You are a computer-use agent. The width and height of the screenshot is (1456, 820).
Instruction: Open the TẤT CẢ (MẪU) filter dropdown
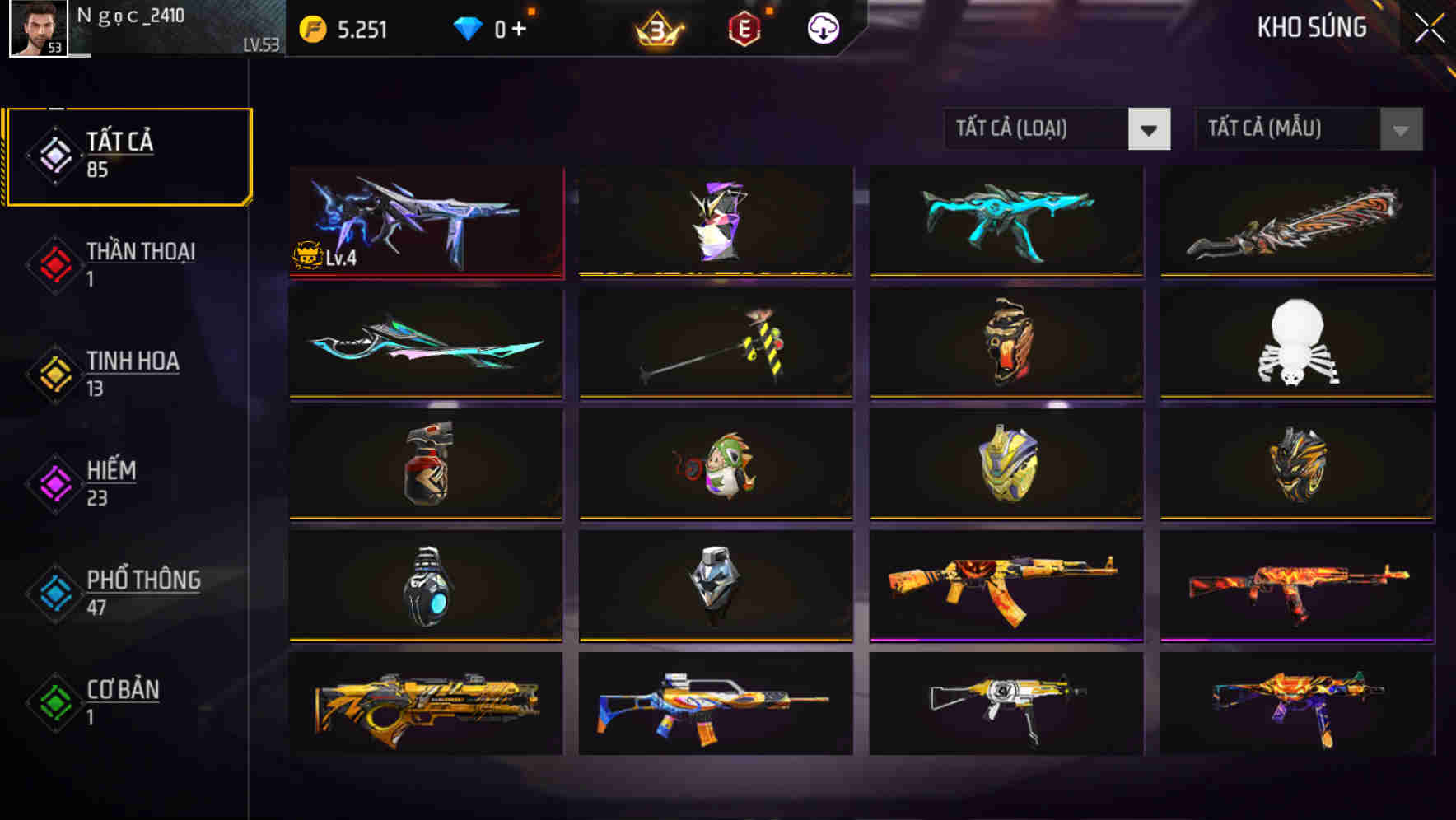tap(1308, 129)
